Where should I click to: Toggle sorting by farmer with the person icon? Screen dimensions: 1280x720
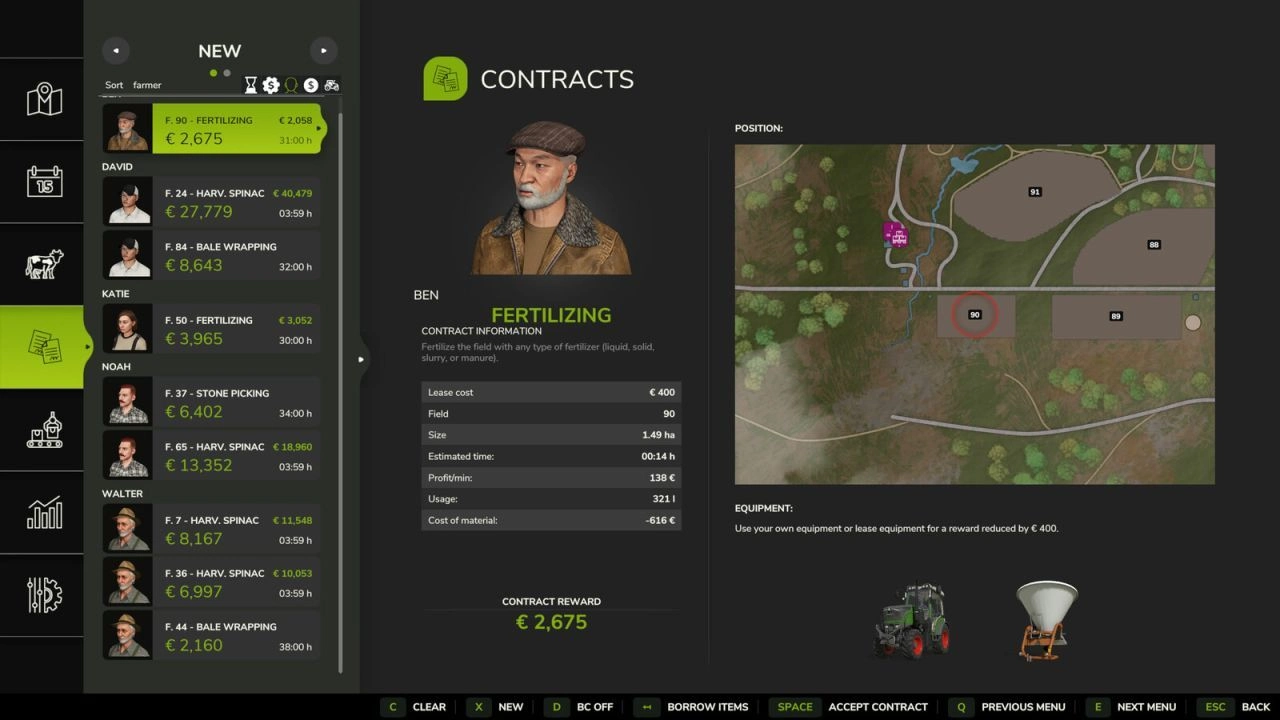291,85
